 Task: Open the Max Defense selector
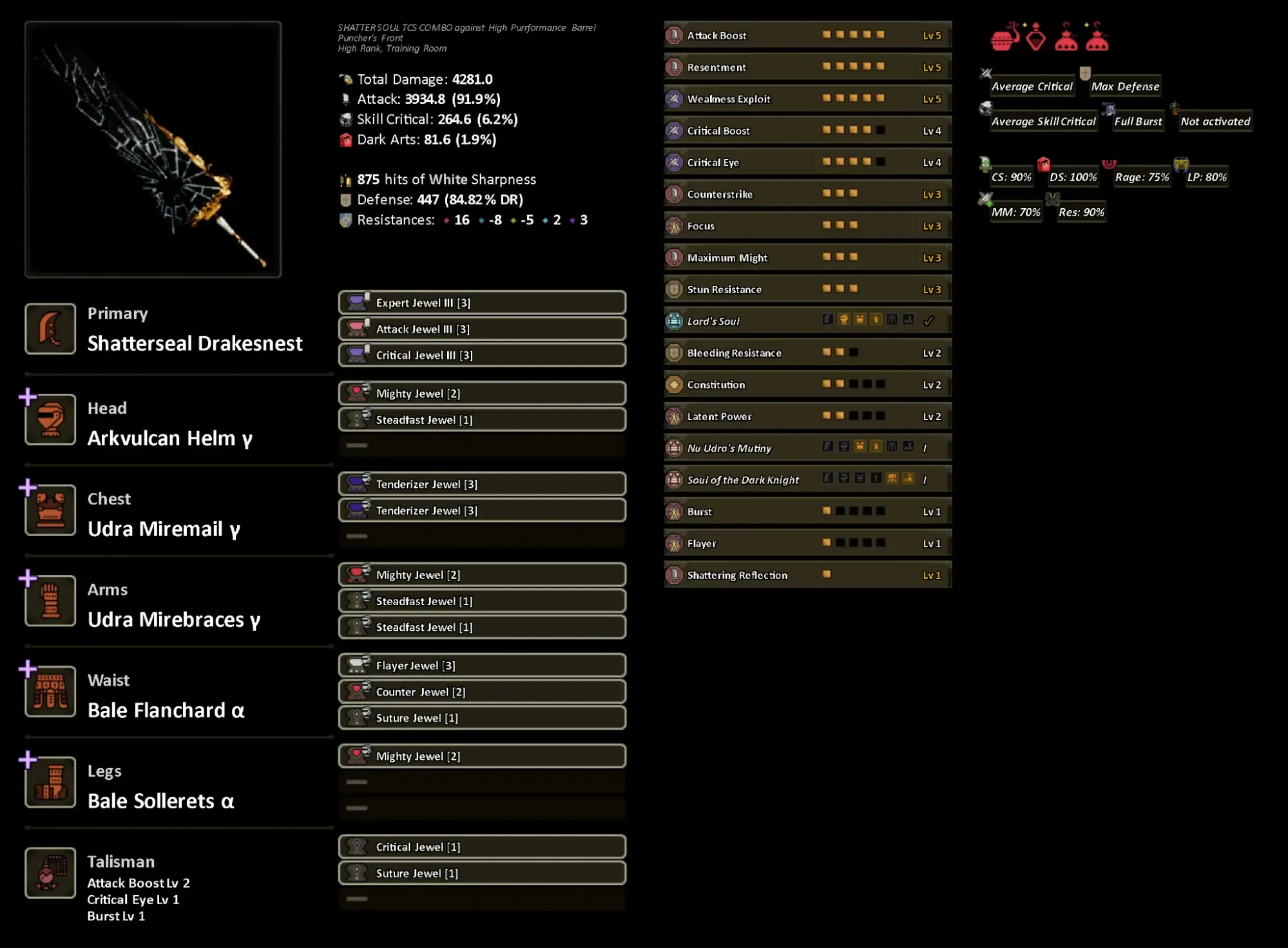coord(1125,86)
